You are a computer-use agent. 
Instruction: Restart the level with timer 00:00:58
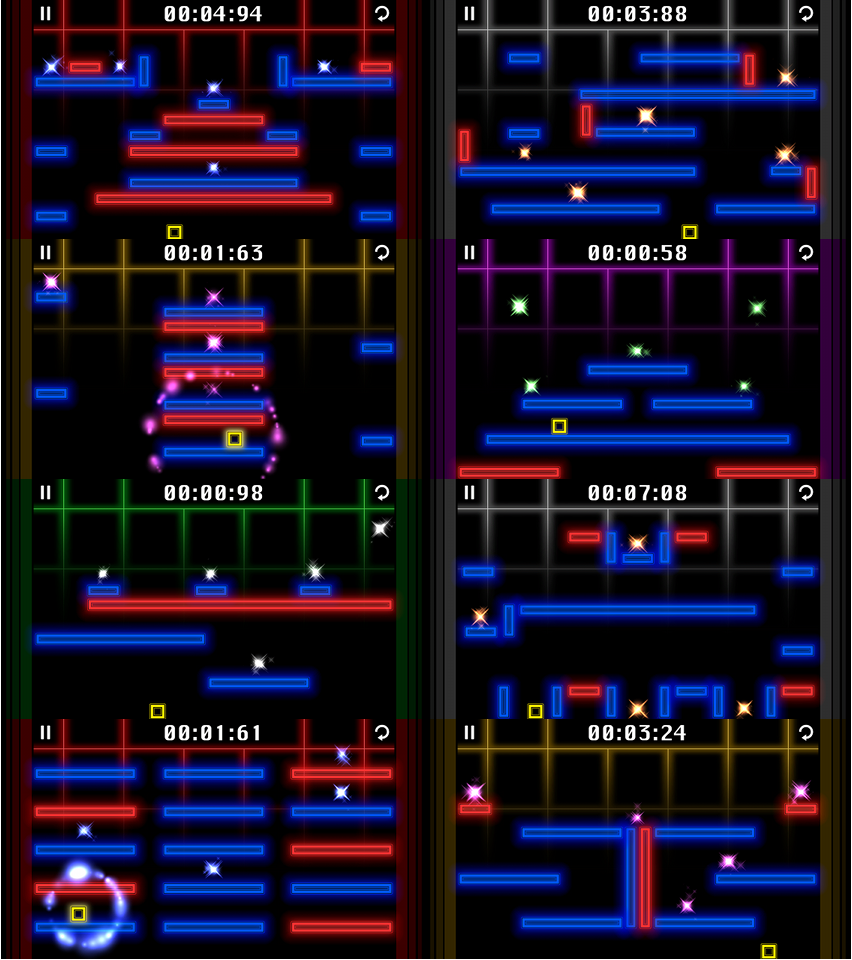click(x=806, y=253)
